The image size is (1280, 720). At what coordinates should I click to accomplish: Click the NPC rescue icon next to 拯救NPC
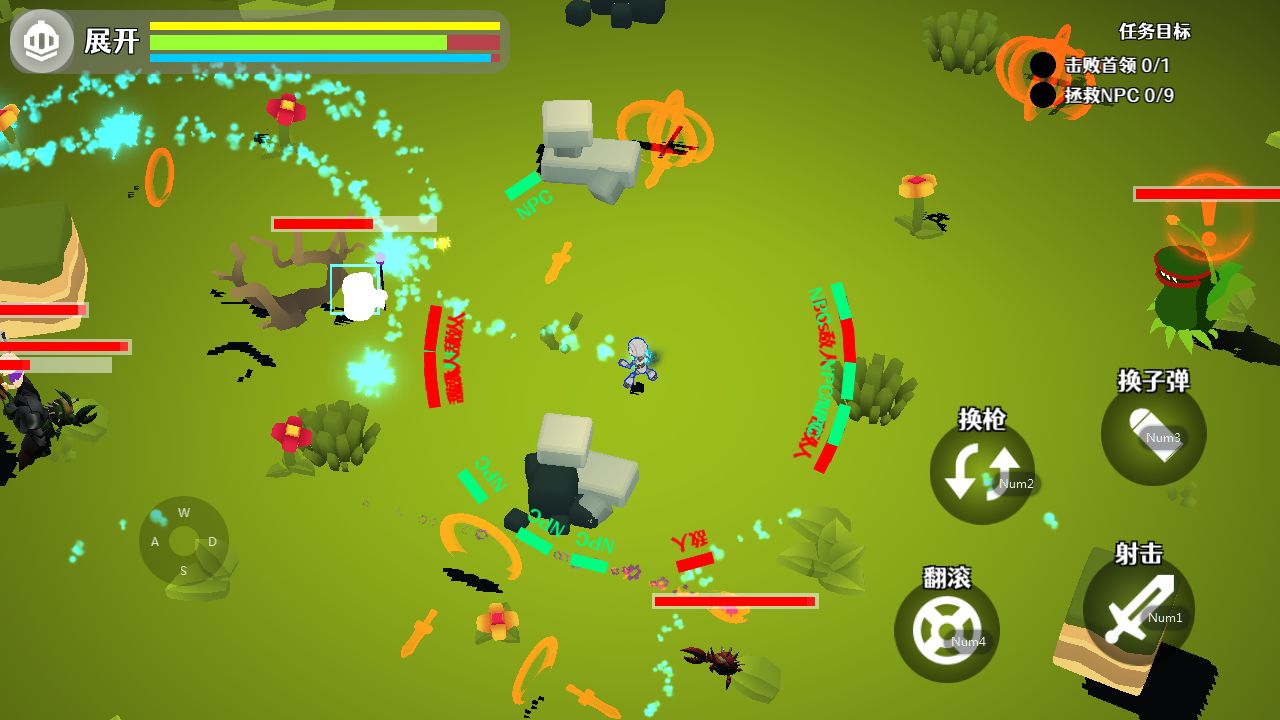(x=1042, y=95)
